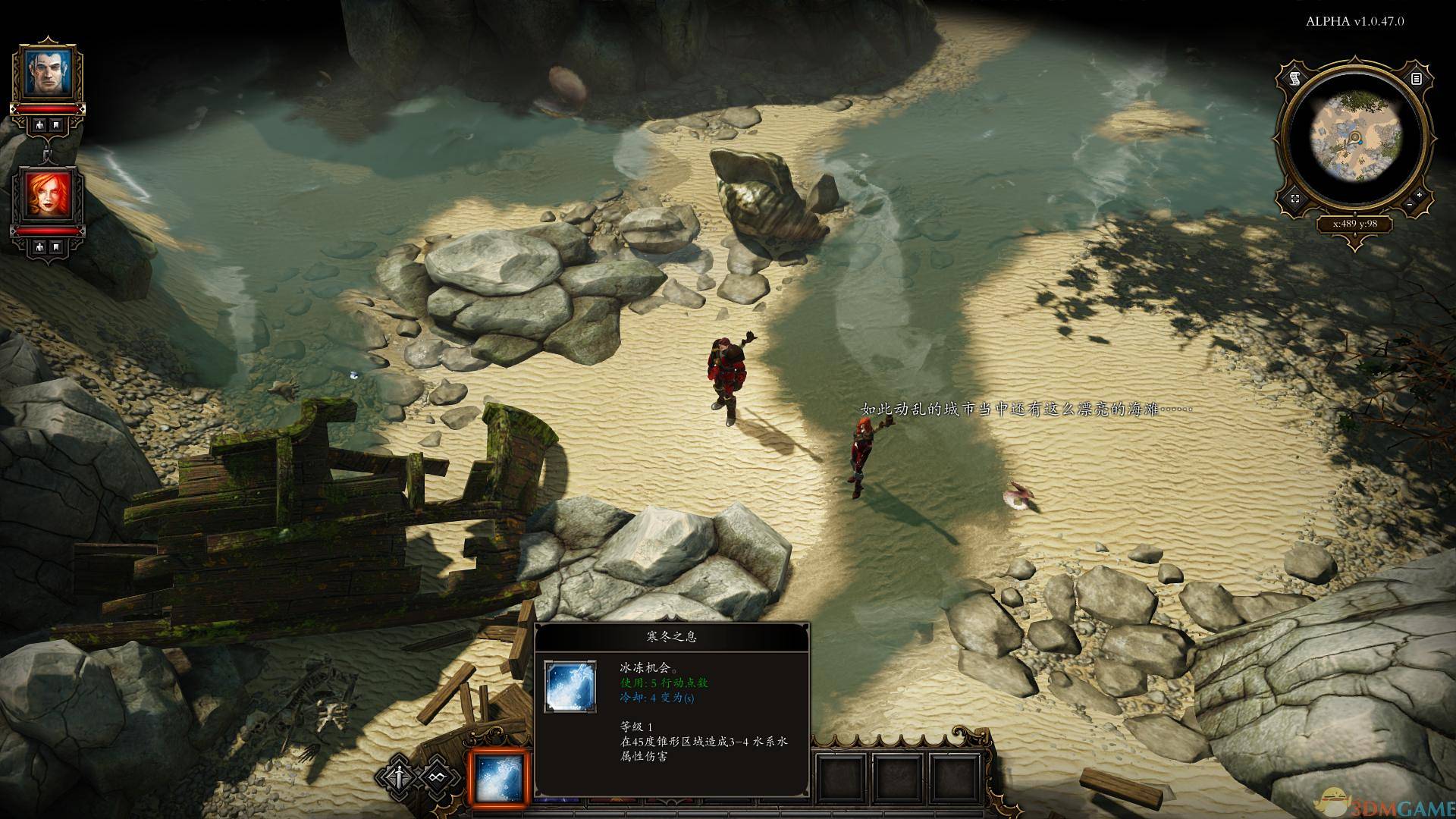Open the quest scroll beside the minimap
The image size is (1456, 819).
[x=1295, y=79]
